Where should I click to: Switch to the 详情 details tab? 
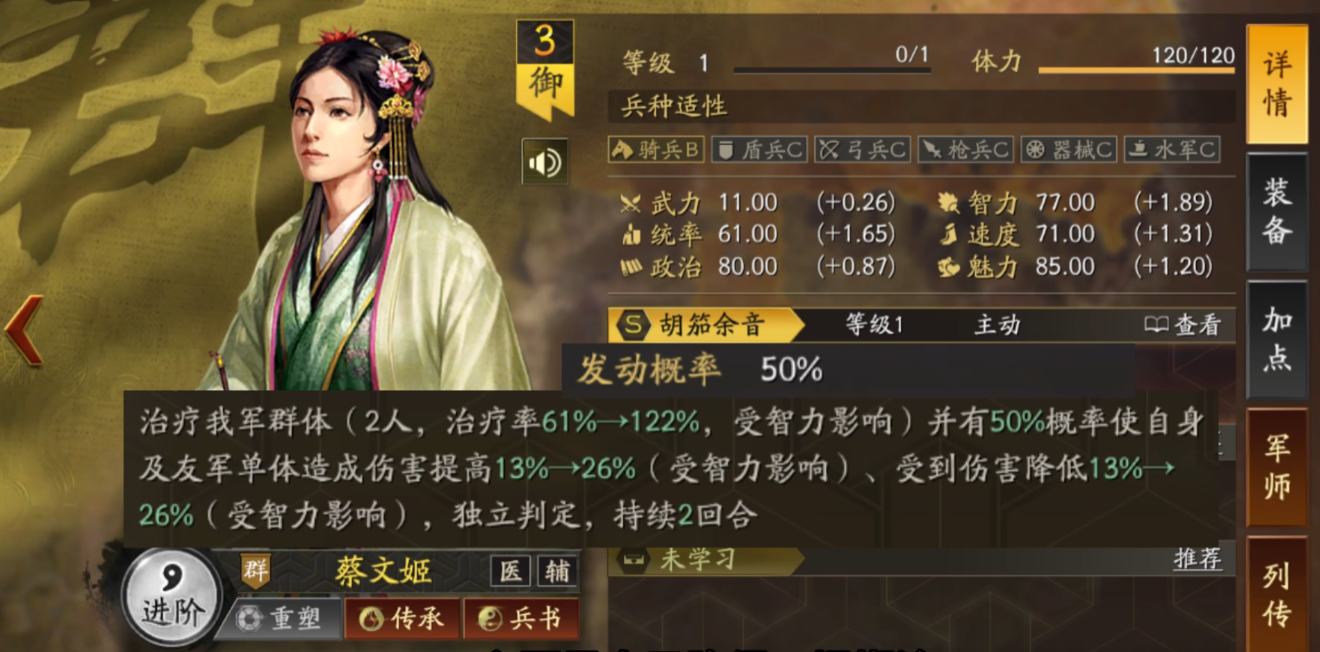click(x=1276, y=85)
